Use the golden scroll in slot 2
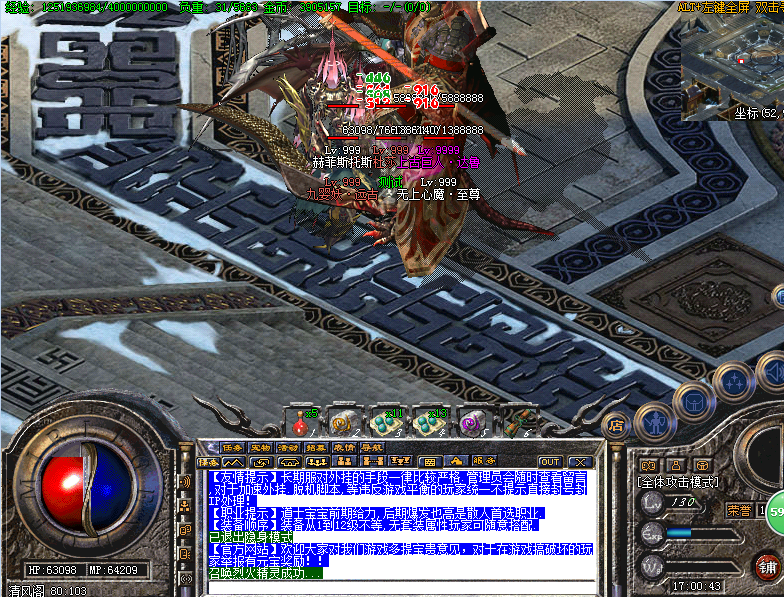The width and height of the screenshot is (784, 597). [344, 422]
